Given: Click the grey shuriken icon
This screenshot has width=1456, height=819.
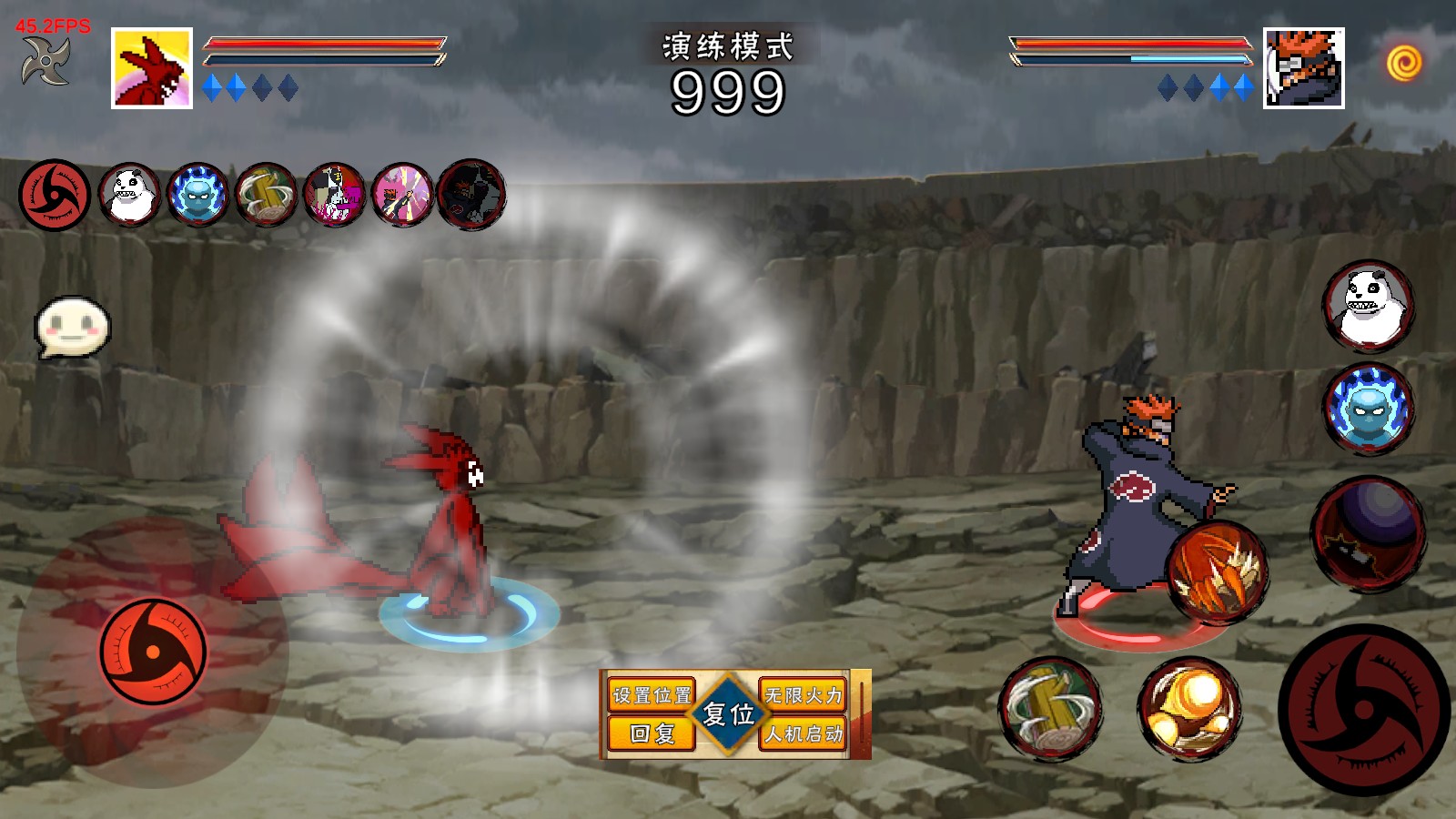Looking at the screenshot, I should pyautogui.click(x=45, y=61).
